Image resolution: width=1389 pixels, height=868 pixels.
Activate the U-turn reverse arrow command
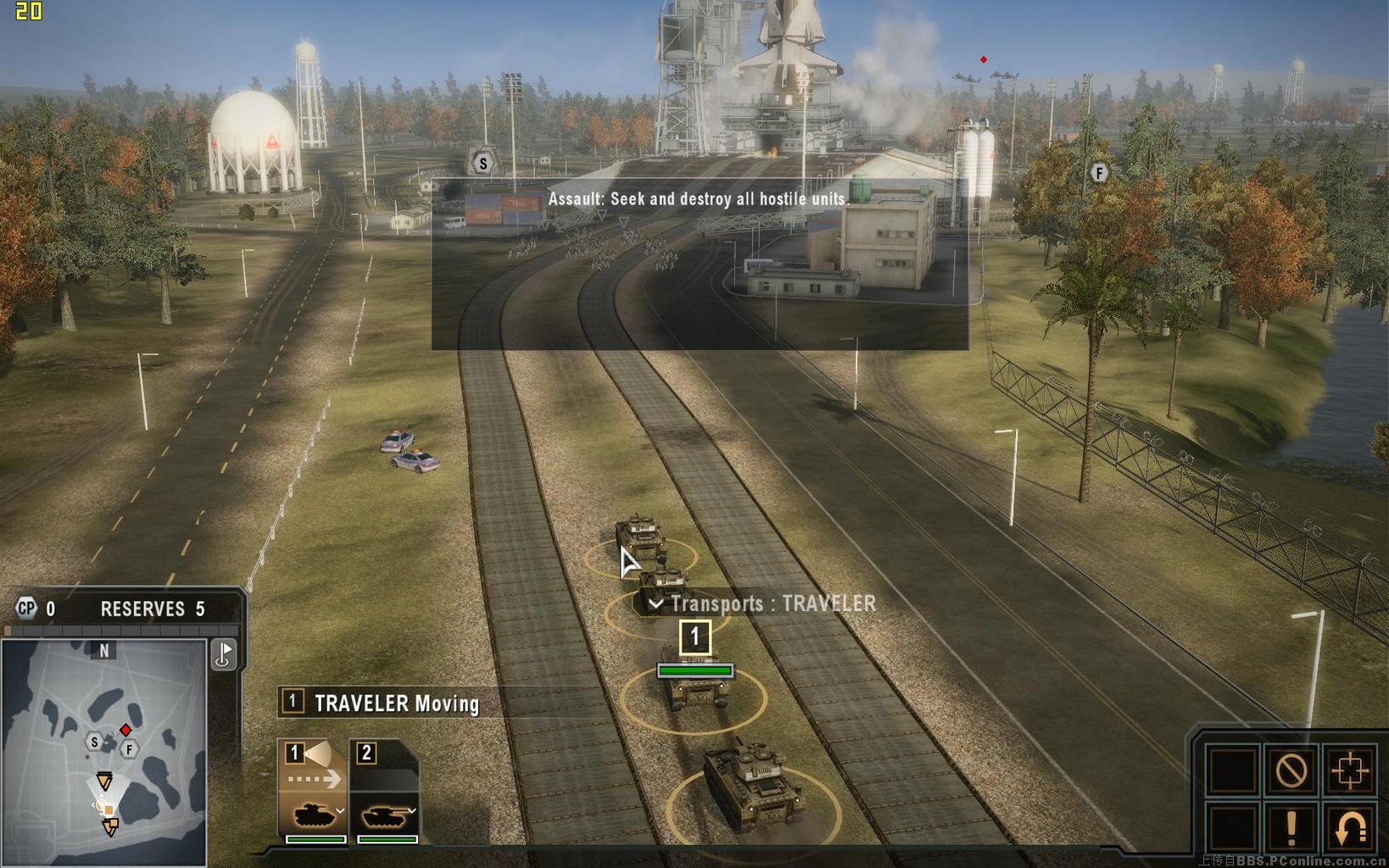tap(1349, 828)
